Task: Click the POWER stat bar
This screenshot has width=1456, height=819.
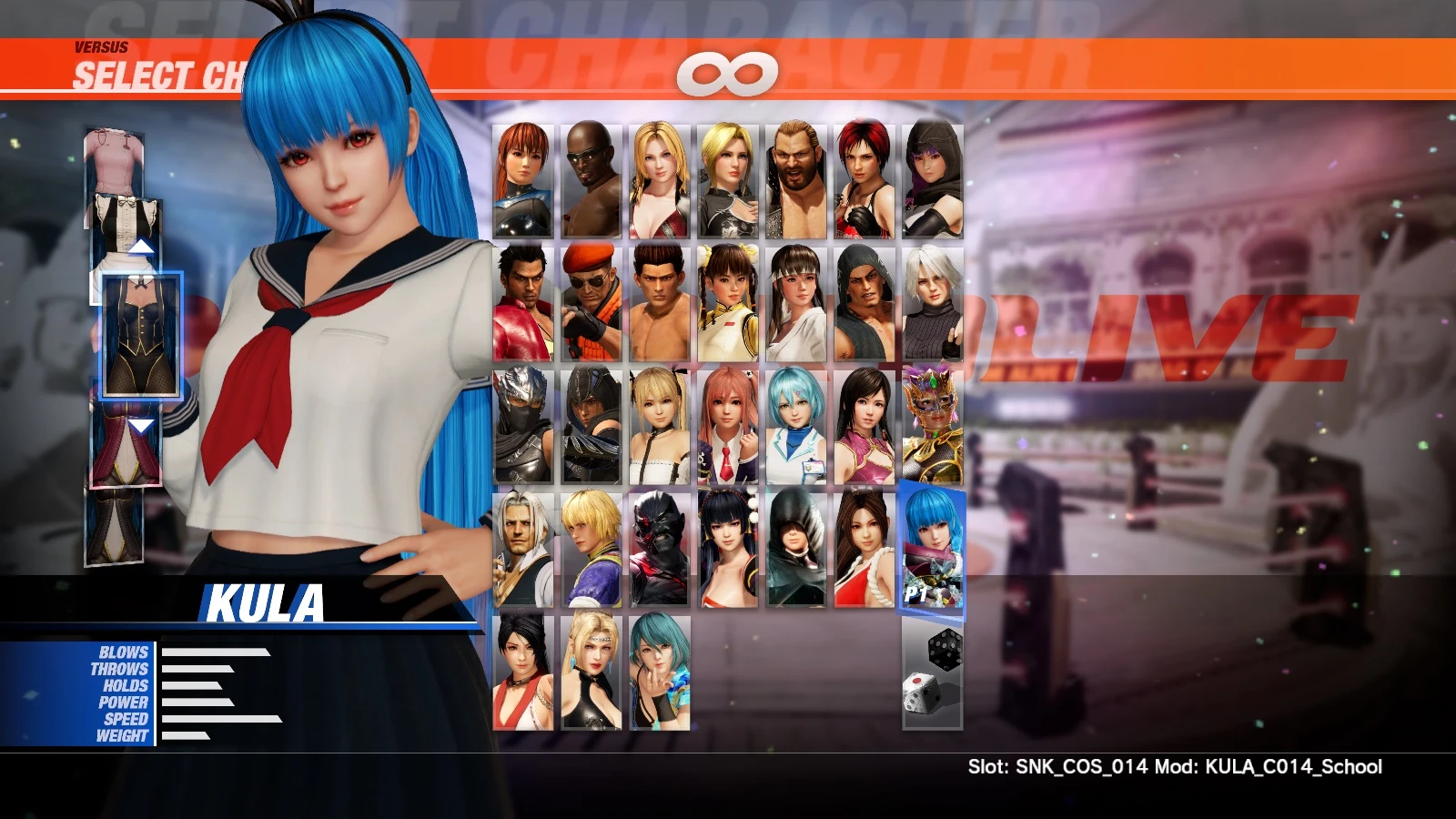Action: (196, 703)
